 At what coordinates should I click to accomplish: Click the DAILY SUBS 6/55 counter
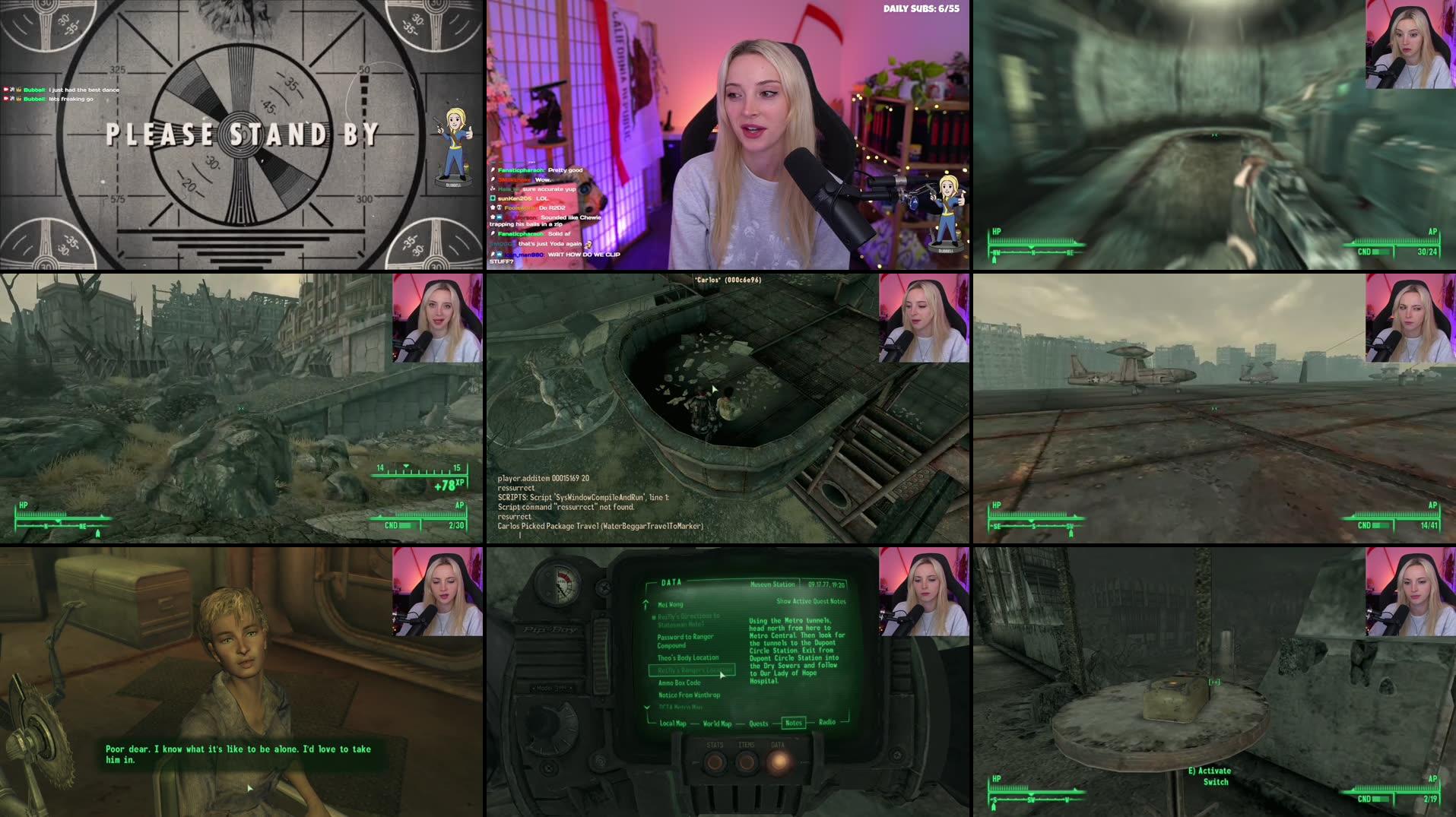(921, 9)
